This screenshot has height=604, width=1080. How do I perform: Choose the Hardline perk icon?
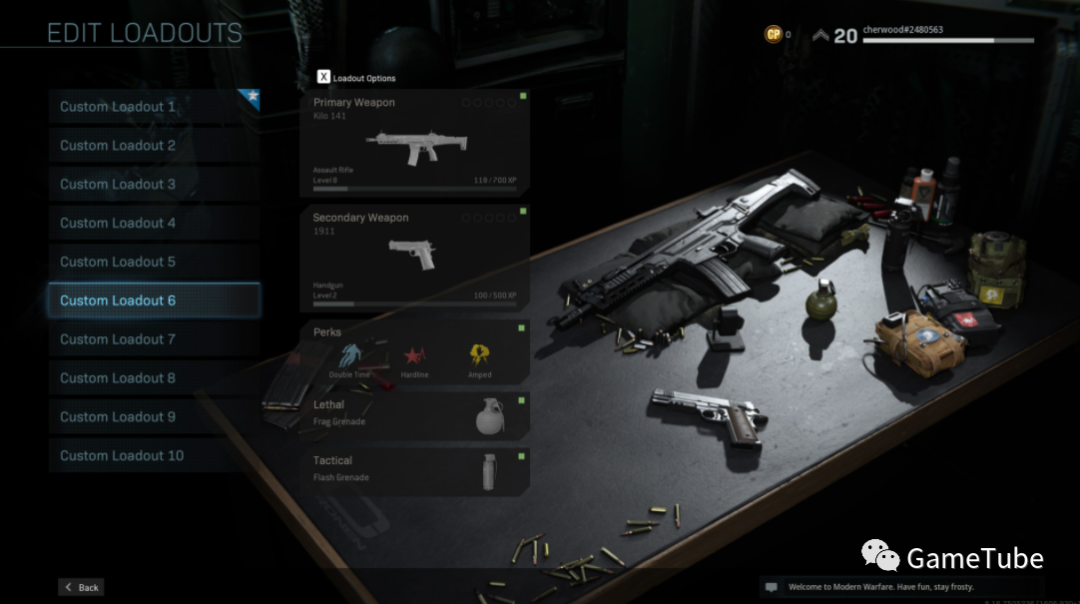click(x=414, y=356)
